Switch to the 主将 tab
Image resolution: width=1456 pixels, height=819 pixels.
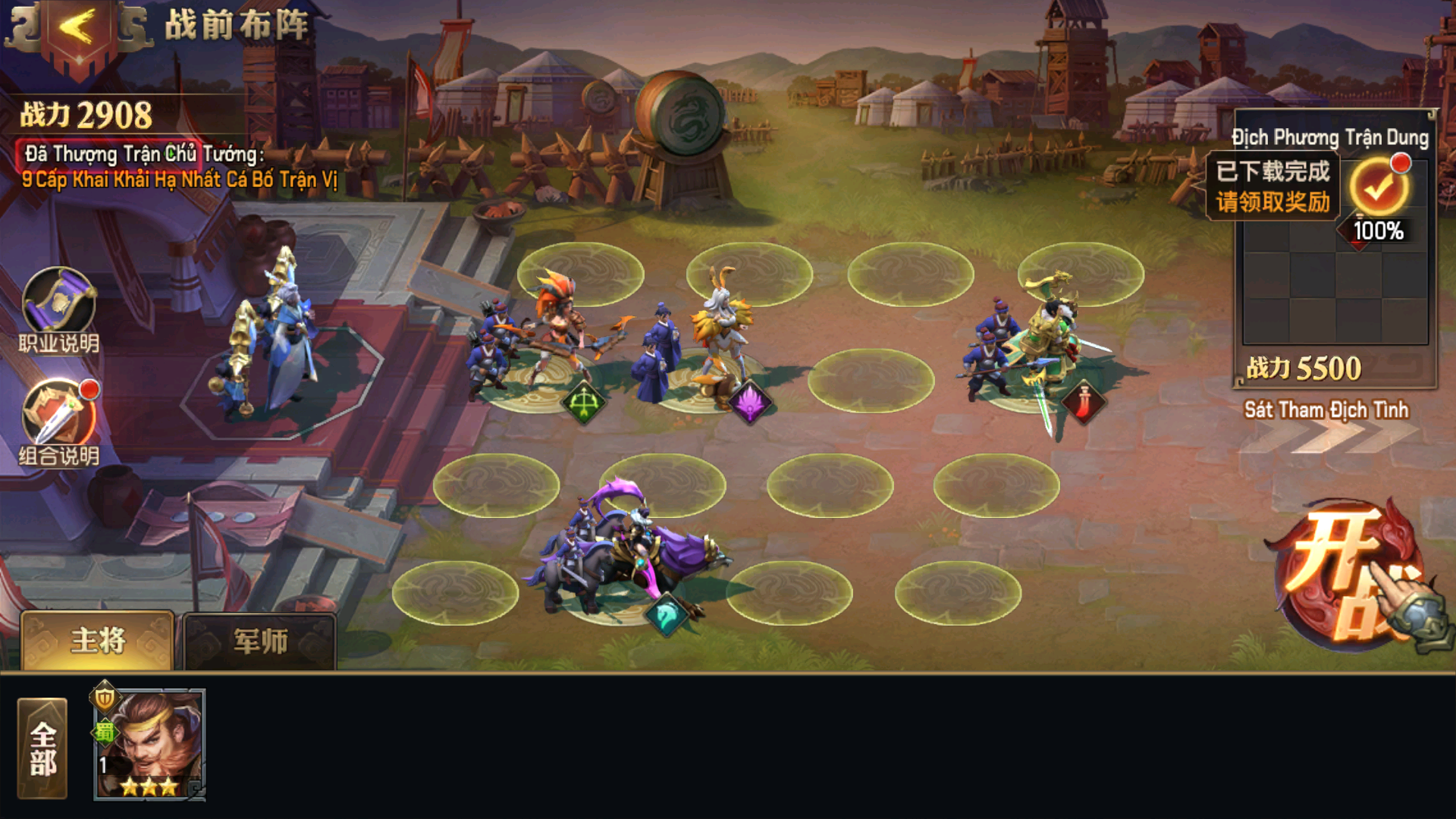[99, 642]
